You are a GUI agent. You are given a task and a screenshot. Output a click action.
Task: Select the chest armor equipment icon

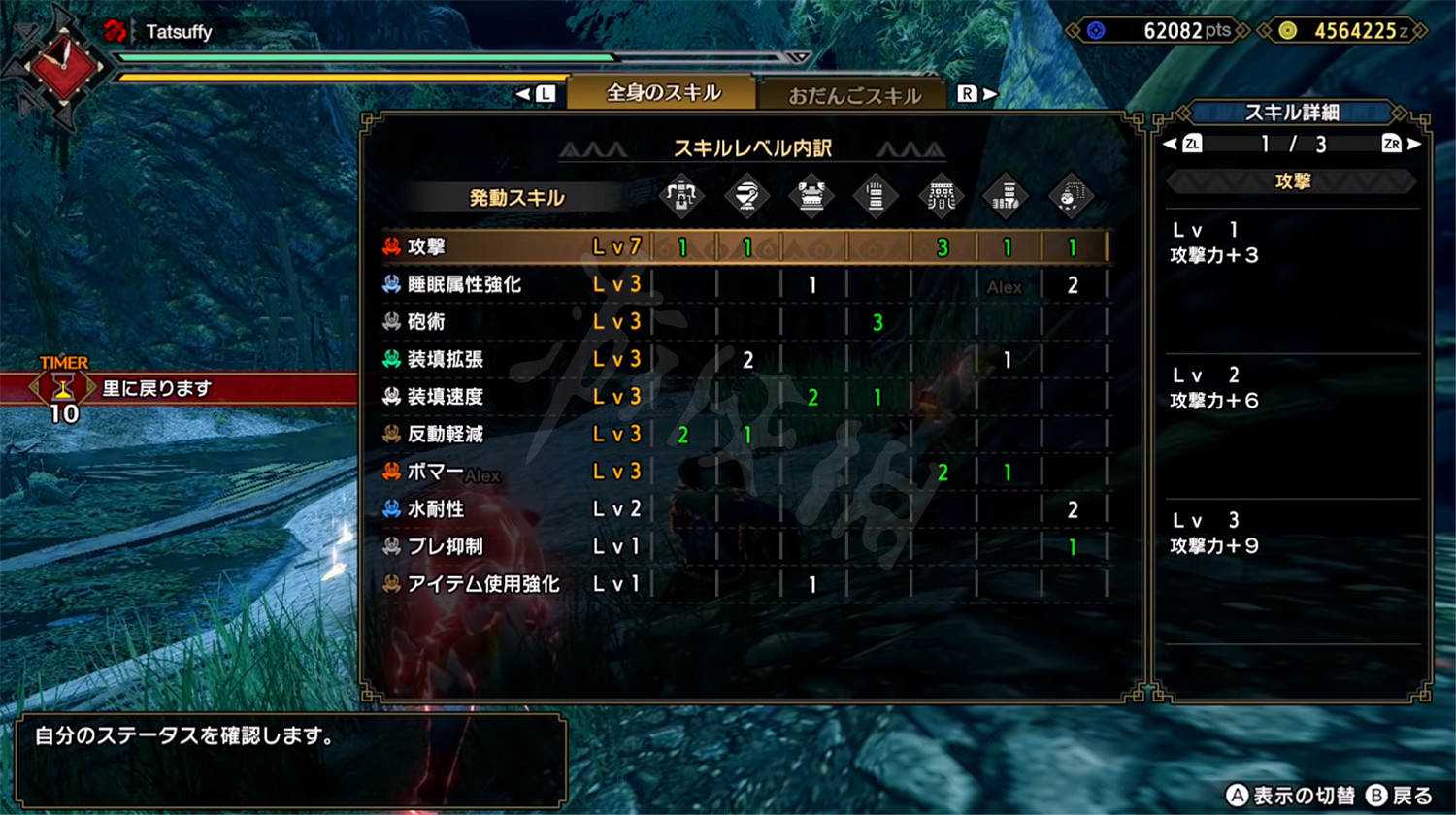811,196
